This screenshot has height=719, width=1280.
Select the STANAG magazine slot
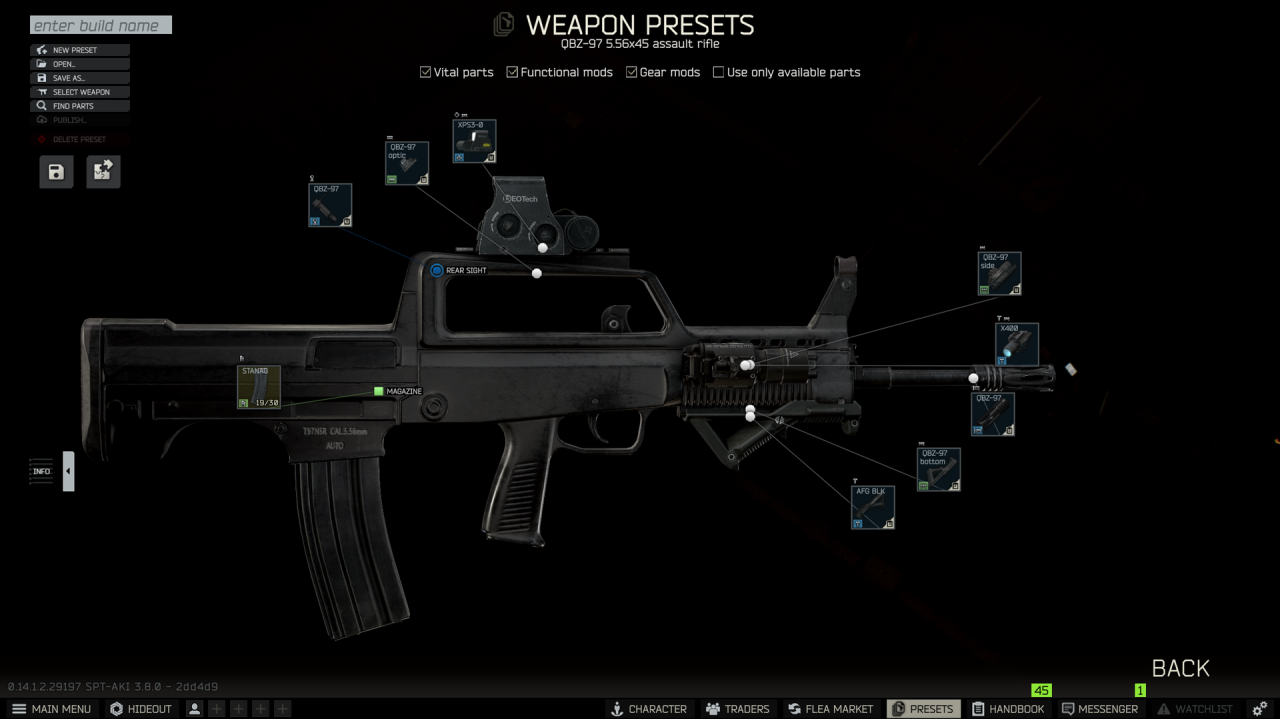coord(259,387)
